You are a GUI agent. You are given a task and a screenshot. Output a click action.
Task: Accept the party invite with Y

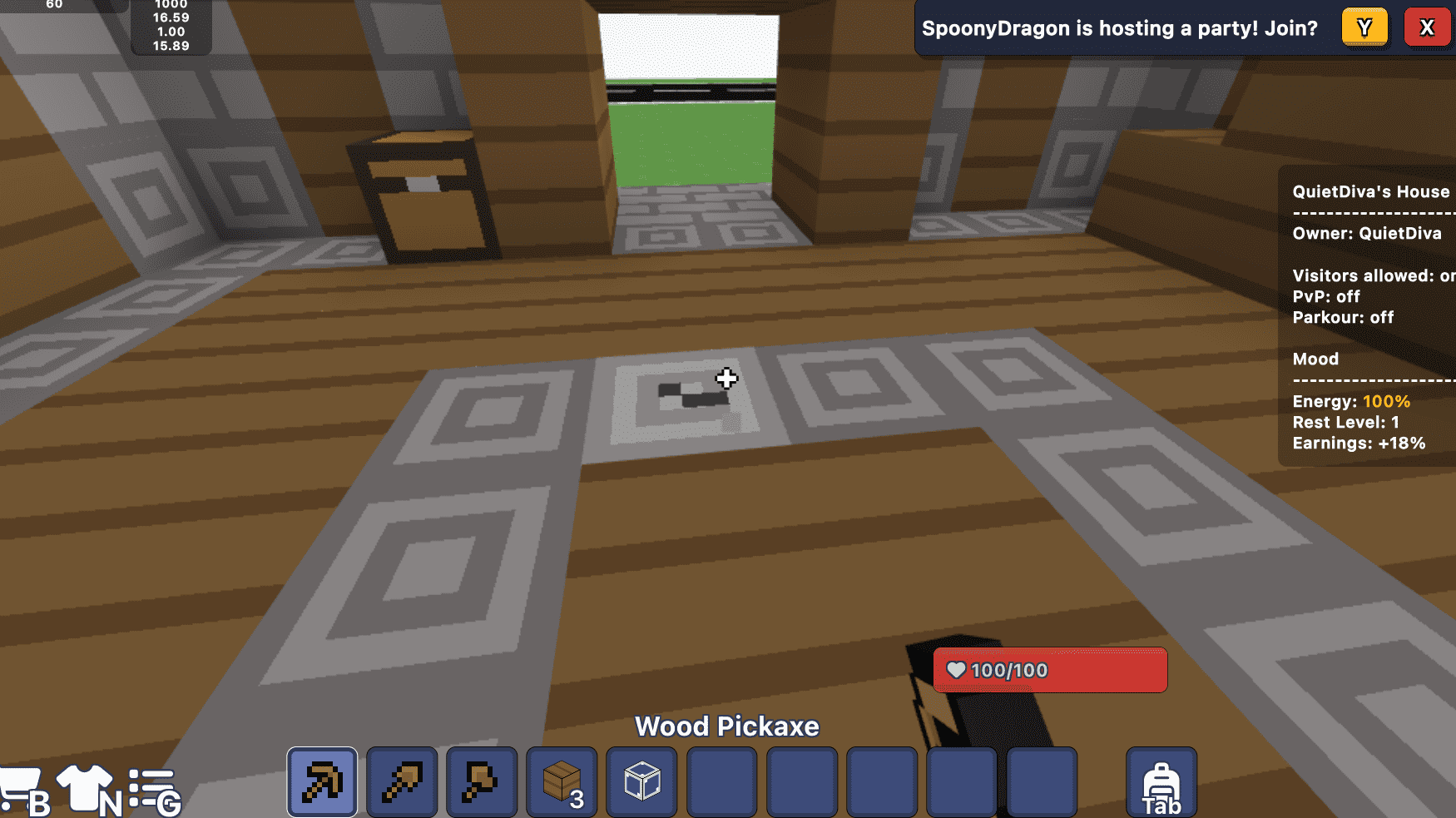coord(1364,27)
